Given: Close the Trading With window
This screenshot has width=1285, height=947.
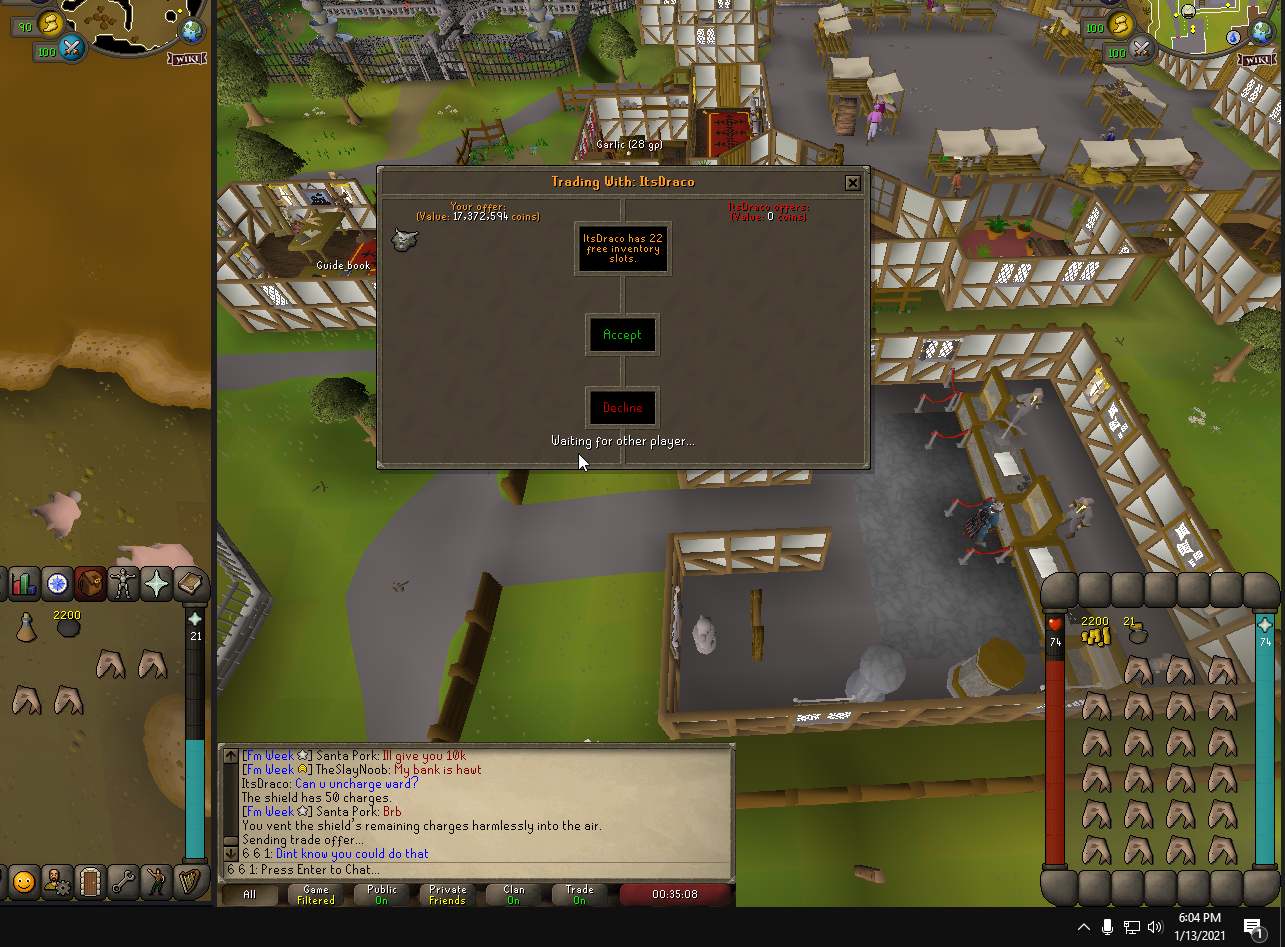Looking at the screenshot, I should (852, 183).
